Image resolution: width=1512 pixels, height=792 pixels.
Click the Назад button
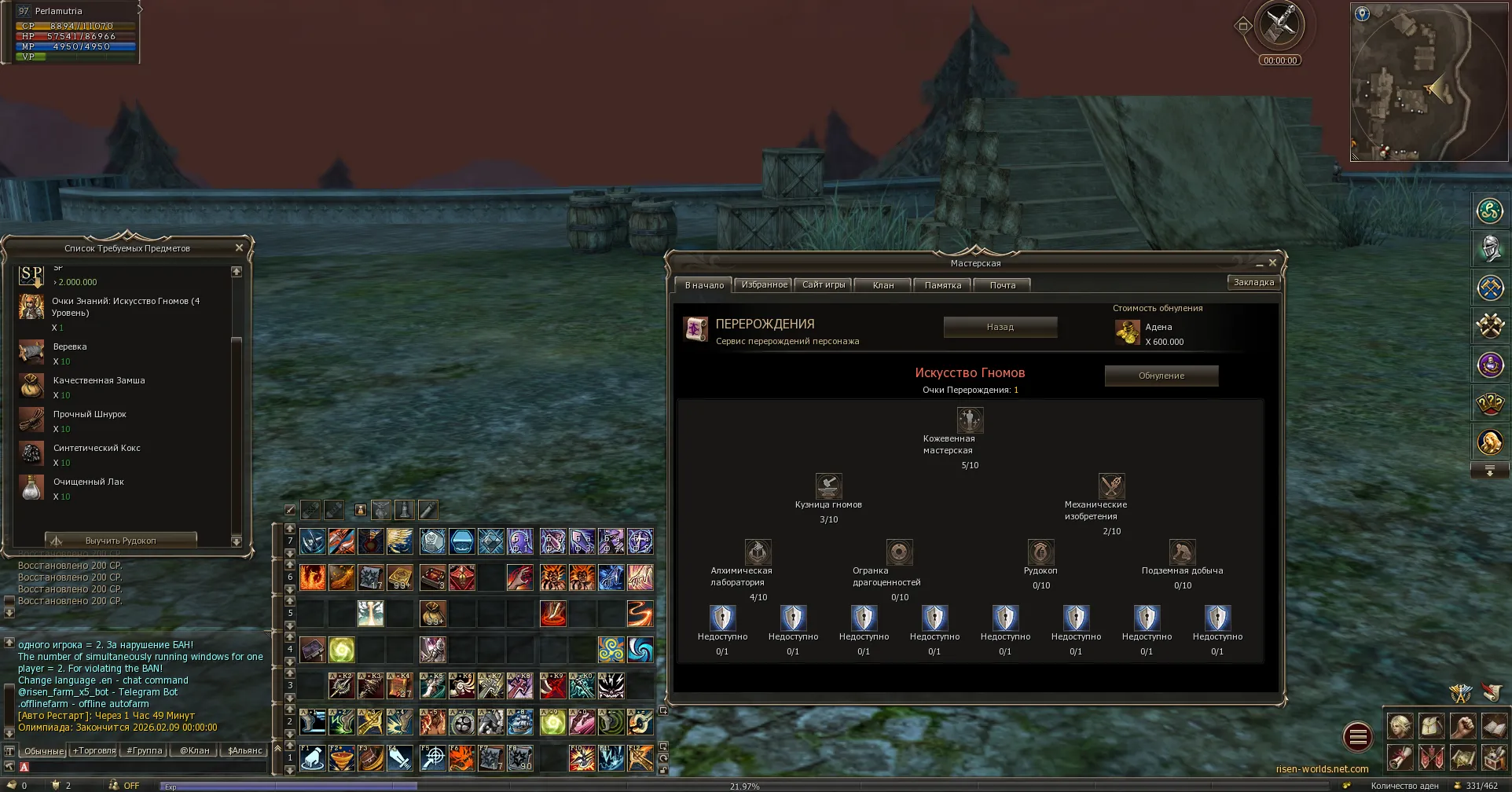[1000, 327]
